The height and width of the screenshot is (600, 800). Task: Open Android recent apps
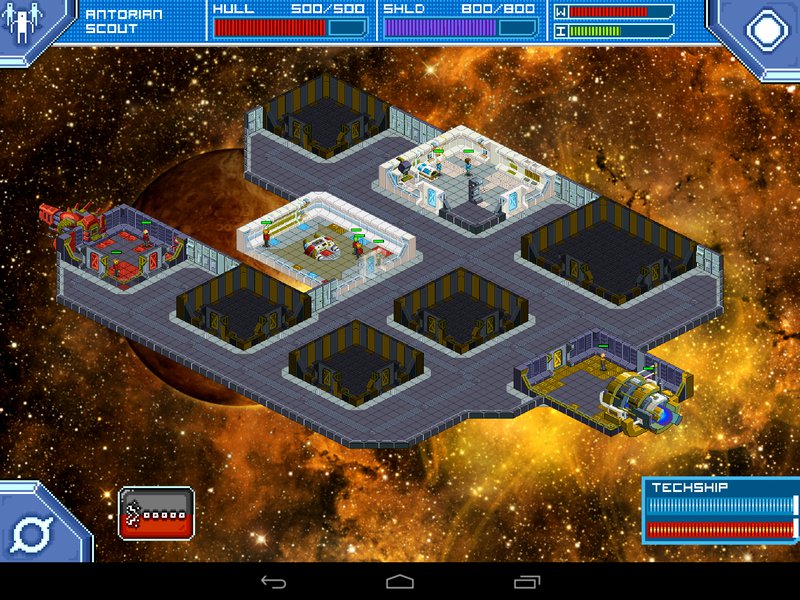527,581
